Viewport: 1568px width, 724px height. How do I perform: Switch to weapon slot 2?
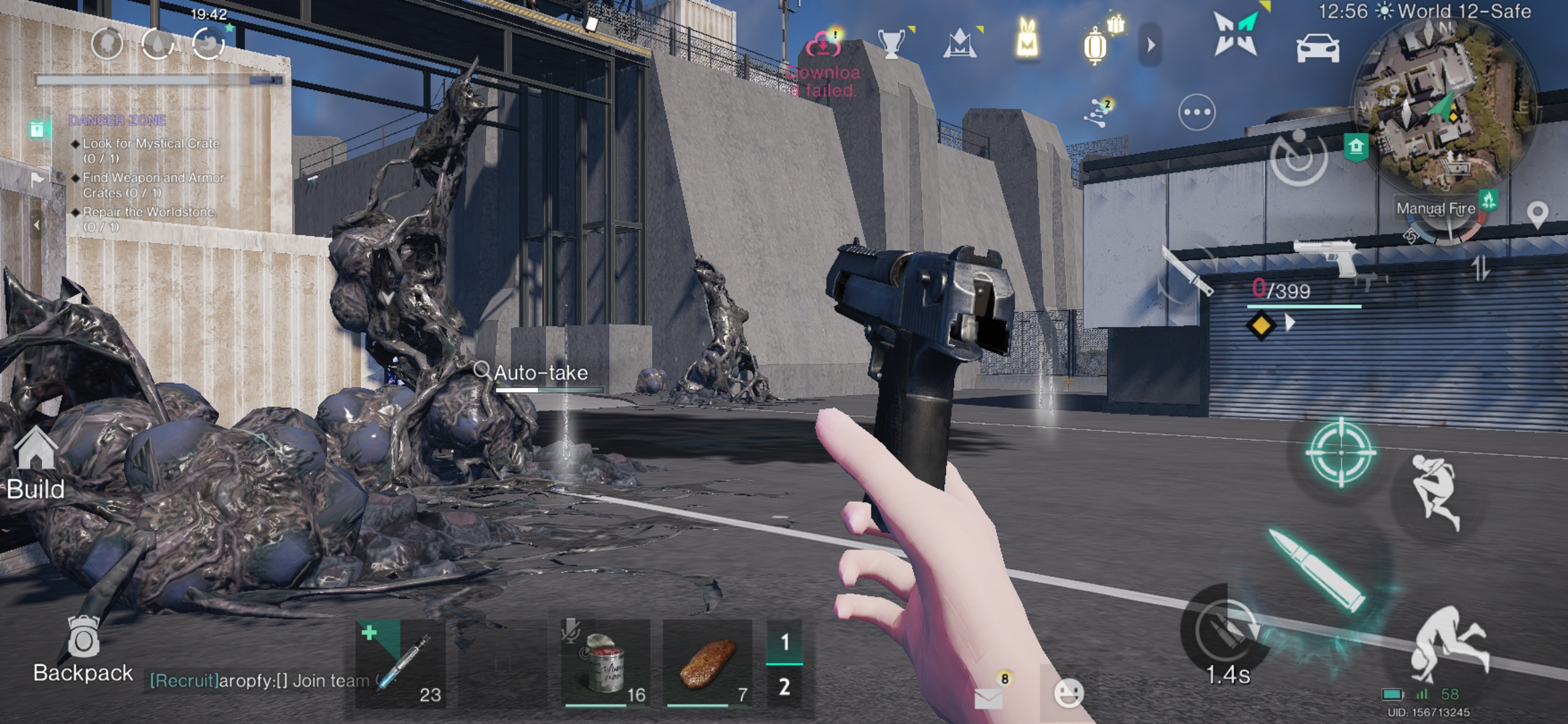coord(784,687)
